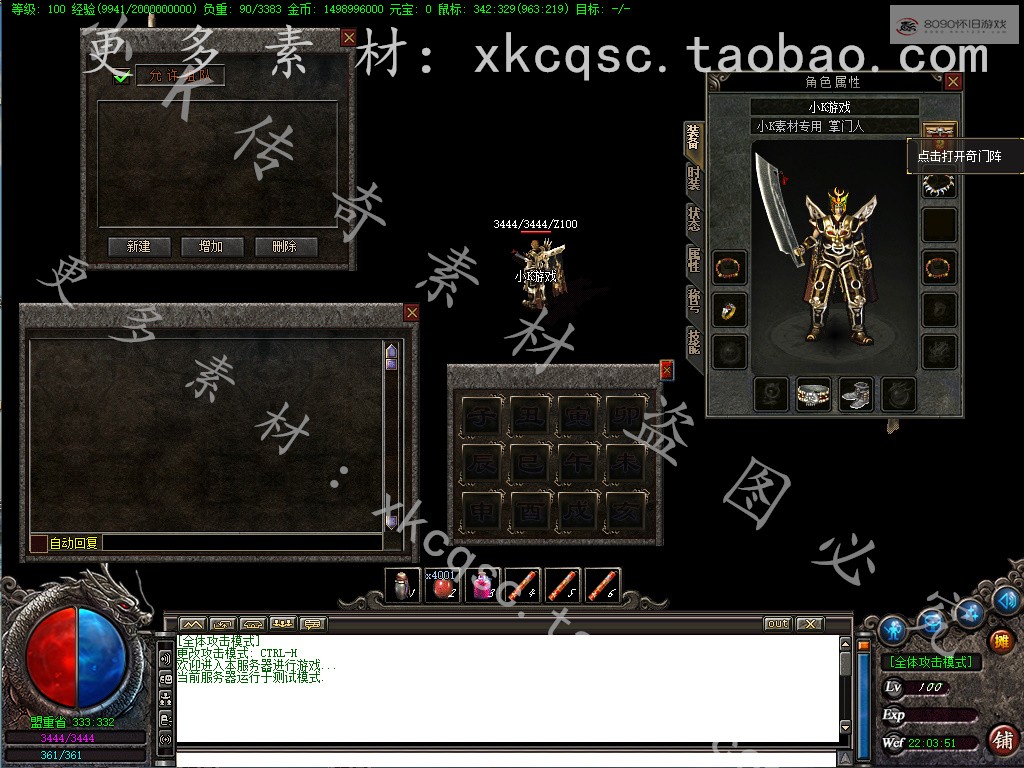Close the 角色属性 character window
Screen dimensions: 1024x768
953,82
